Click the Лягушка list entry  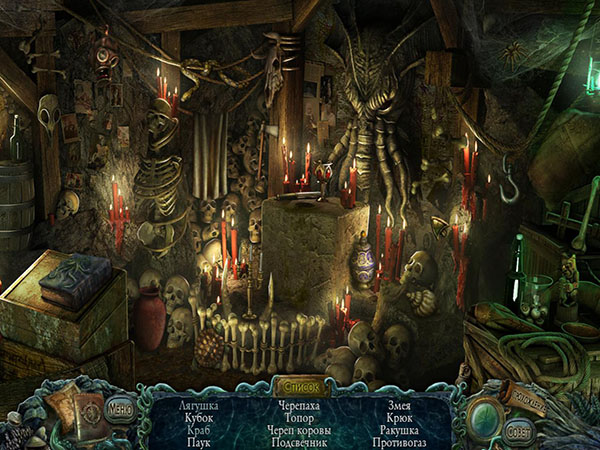click(200, 405)
